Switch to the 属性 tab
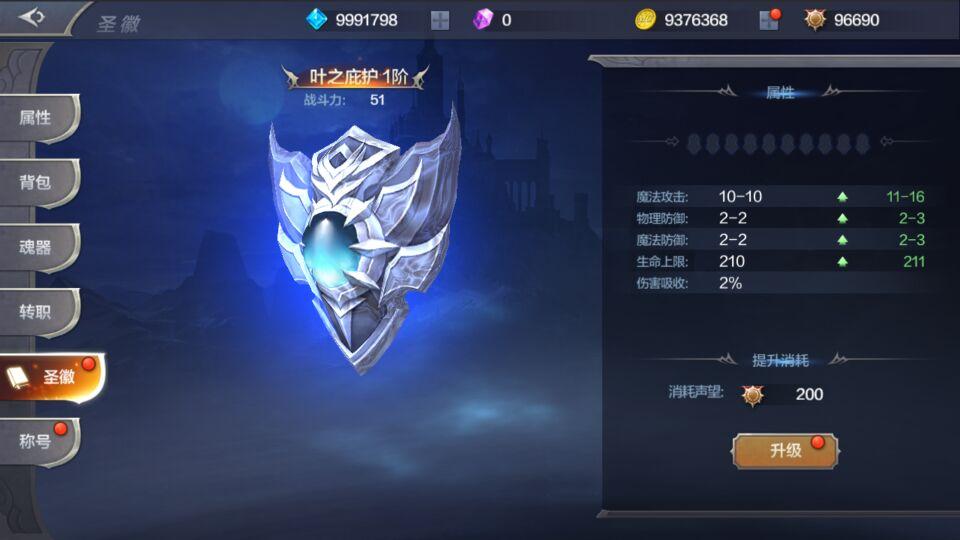Screen dimensions: 960x540 36,118
